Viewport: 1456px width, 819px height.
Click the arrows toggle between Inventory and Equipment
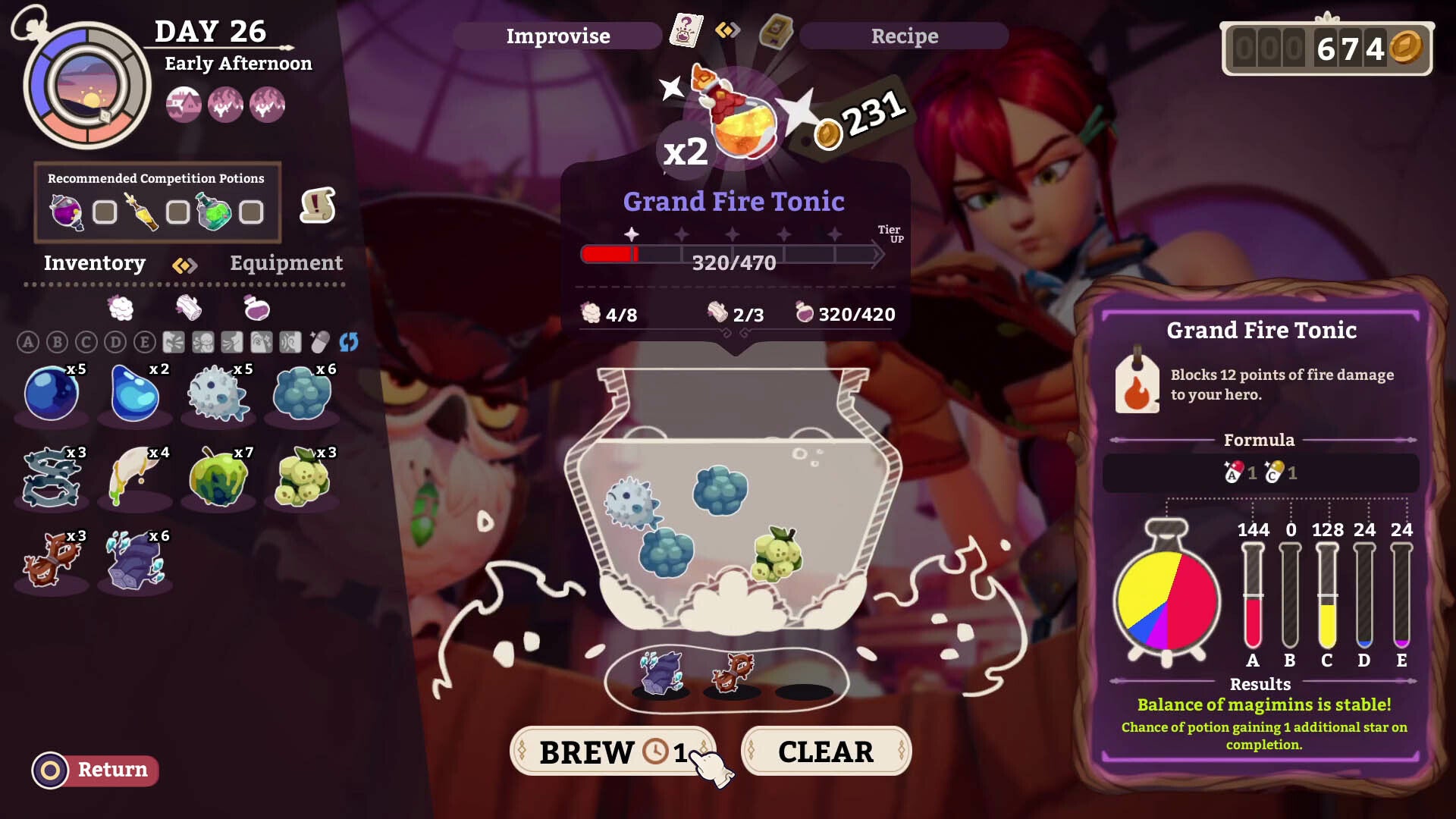click(x=184, y=265)
